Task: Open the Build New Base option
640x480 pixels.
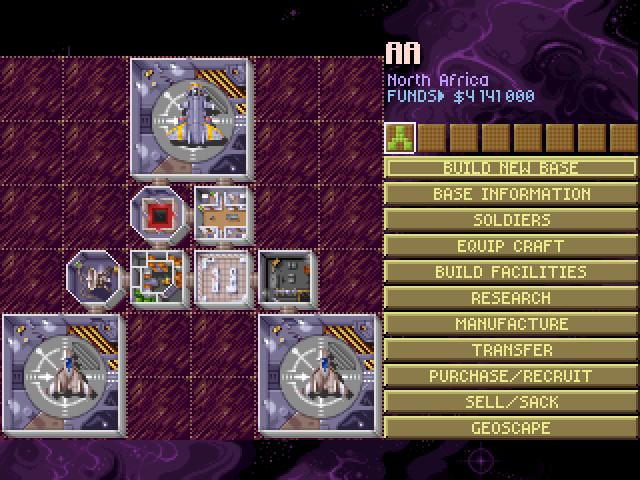Action: 510,167
